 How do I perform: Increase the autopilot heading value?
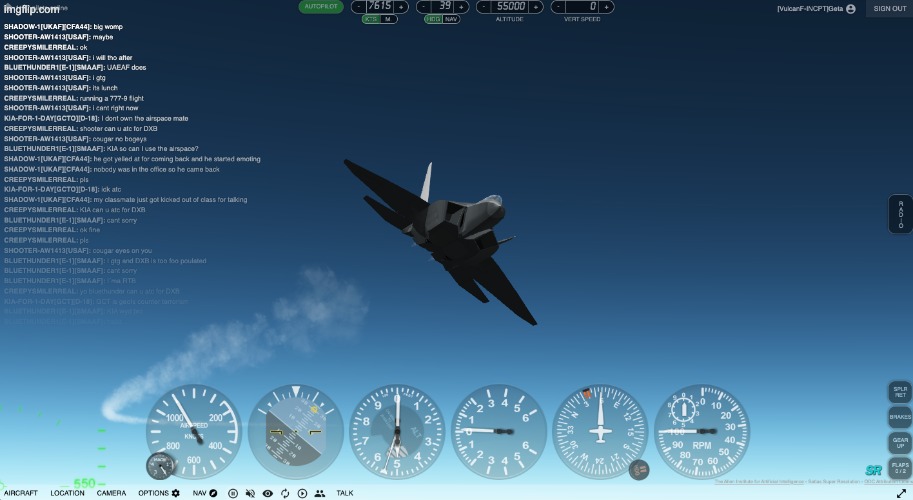462,7
